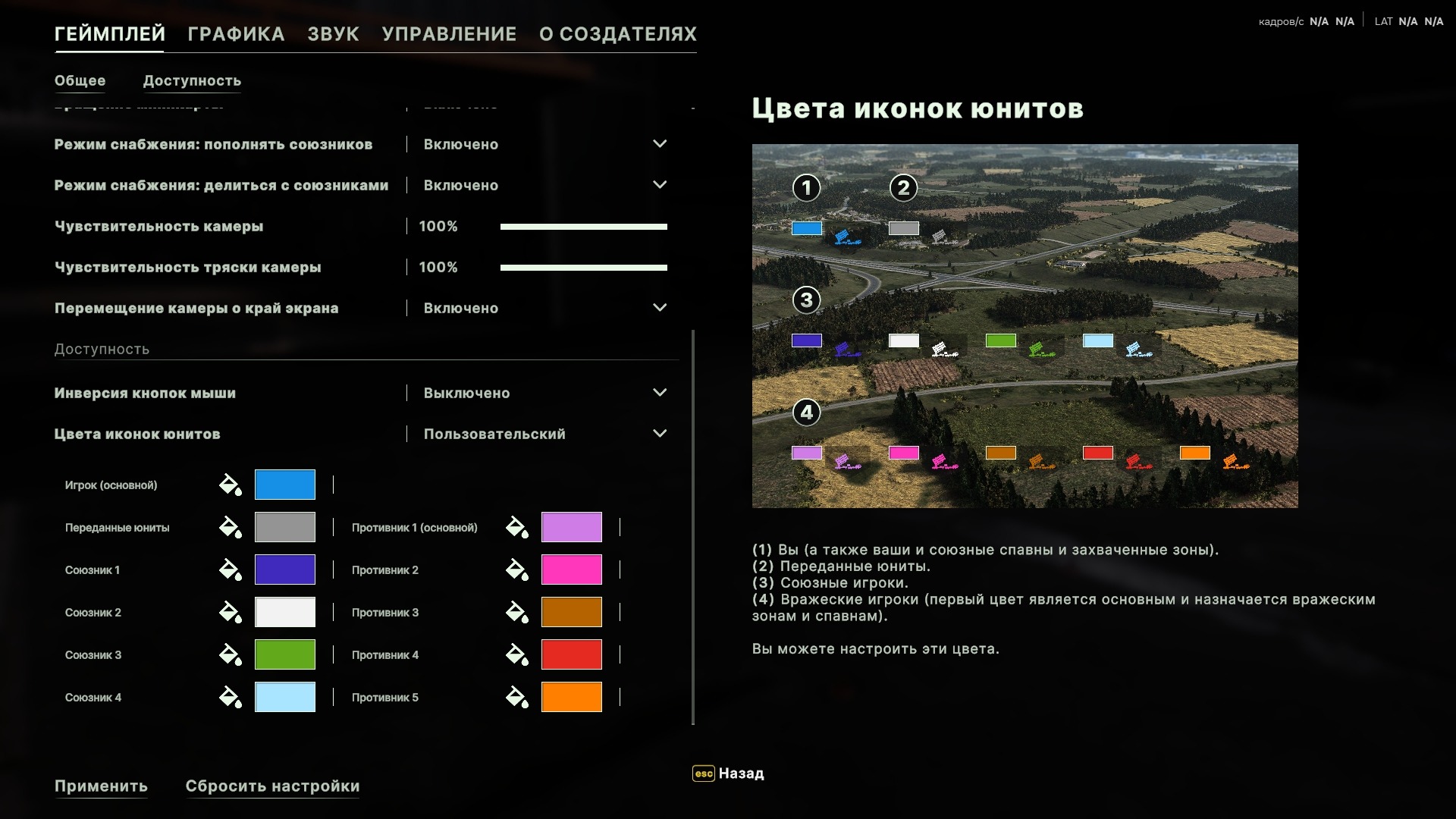Adjust the Чувствительность камеры slider
The width and height of the screenshot is (1456, 819).
click(583, 226)
